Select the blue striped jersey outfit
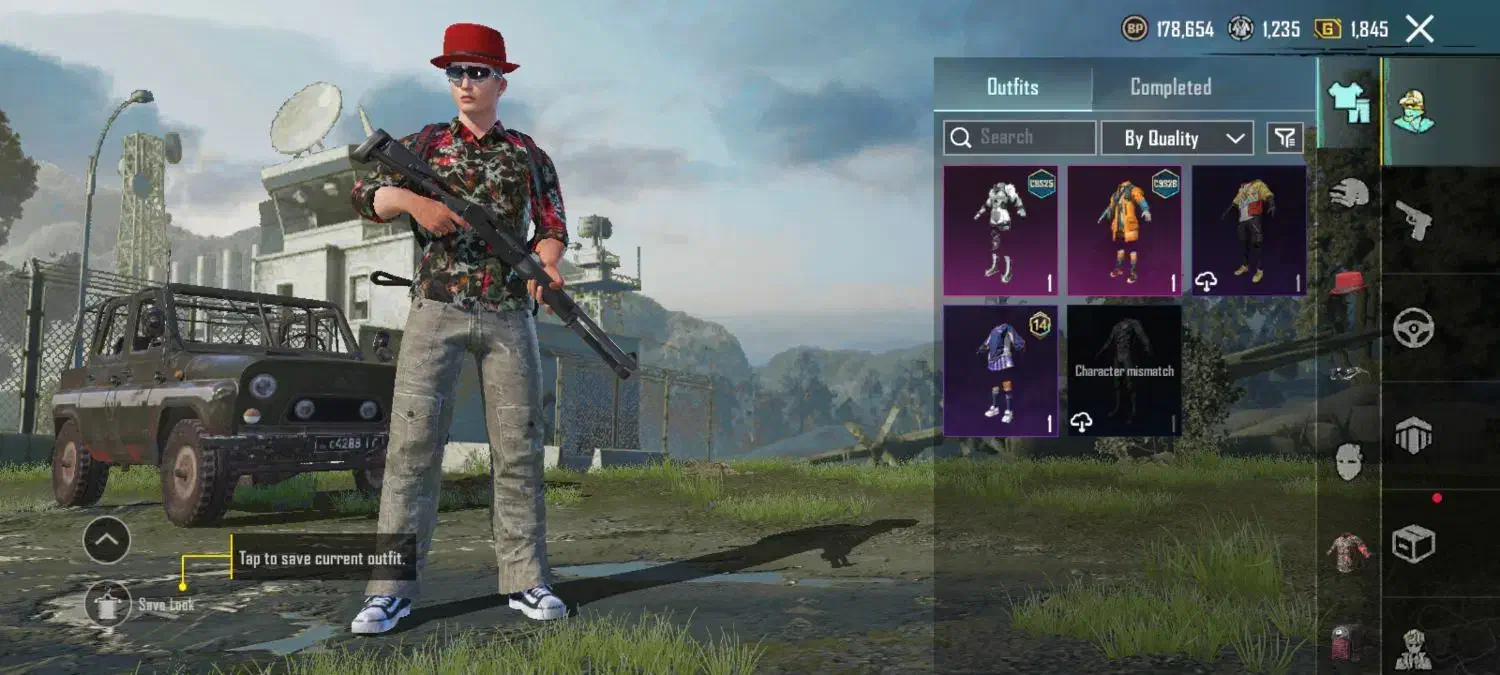This screenshot has width=1500, height=675. (x=1000, y=371)
